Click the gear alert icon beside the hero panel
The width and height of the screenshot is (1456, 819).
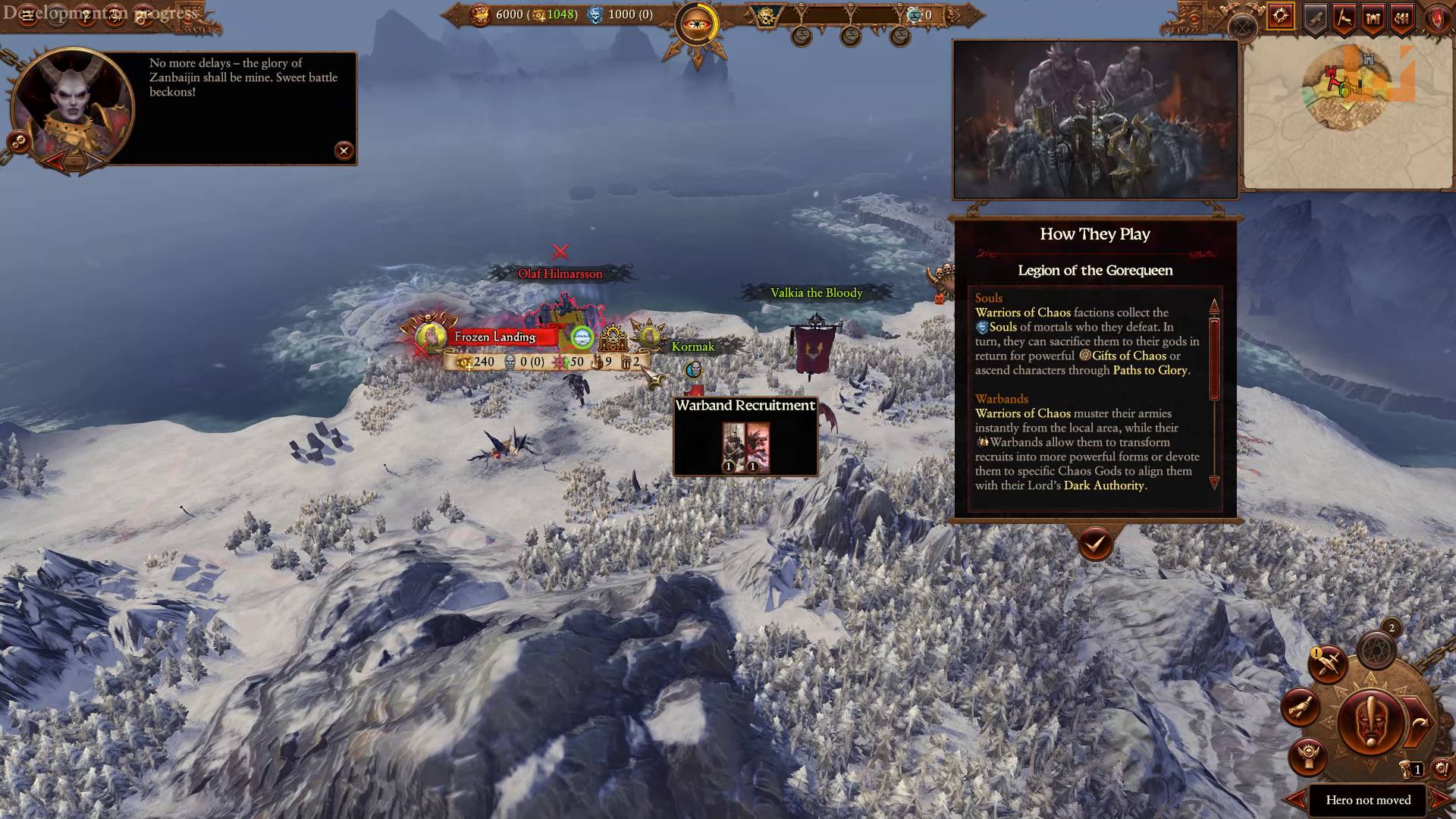(x=1441, y=770)
